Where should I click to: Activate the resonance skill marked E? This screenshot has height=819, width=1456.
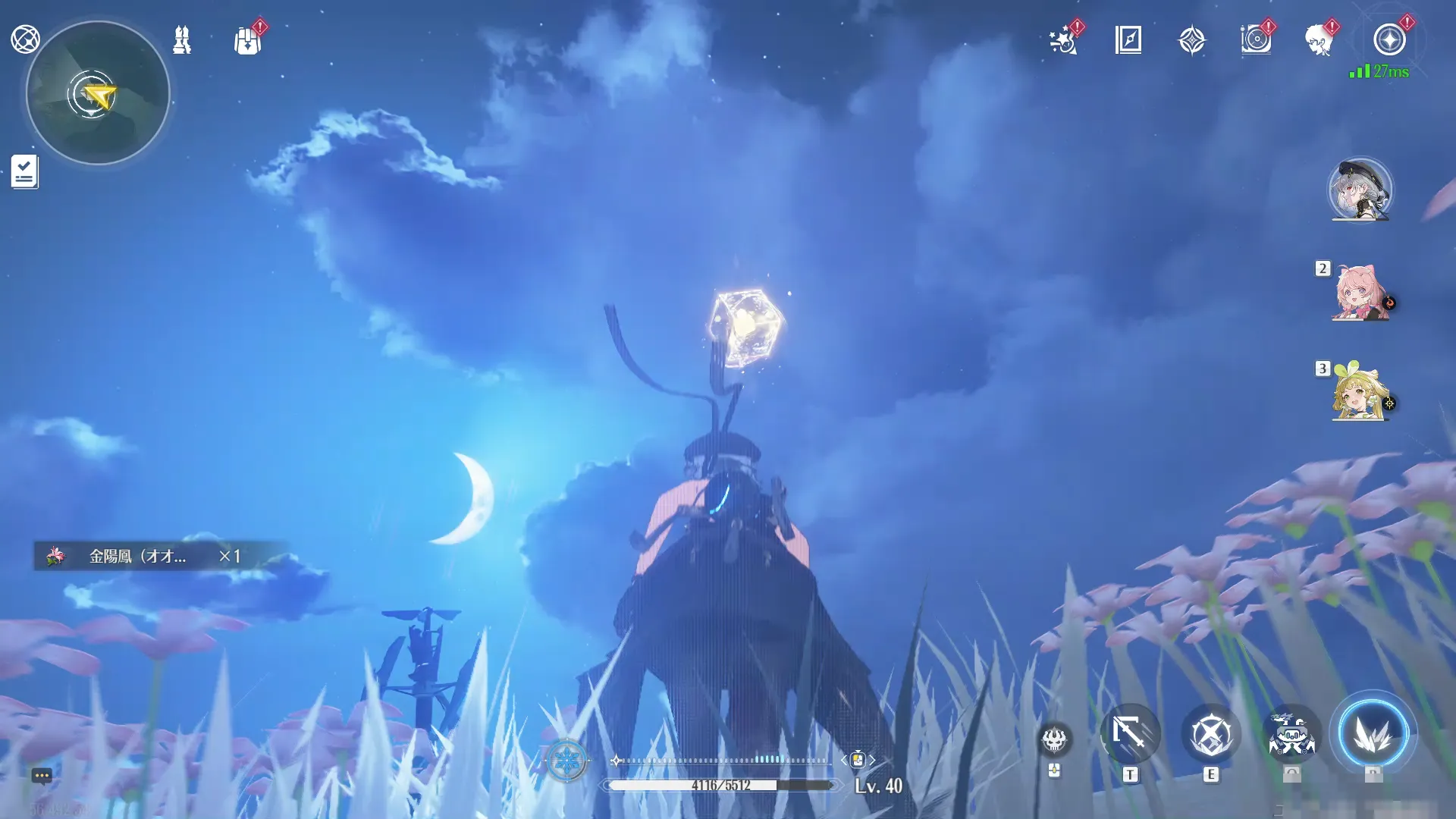(x=1211, y=734)
